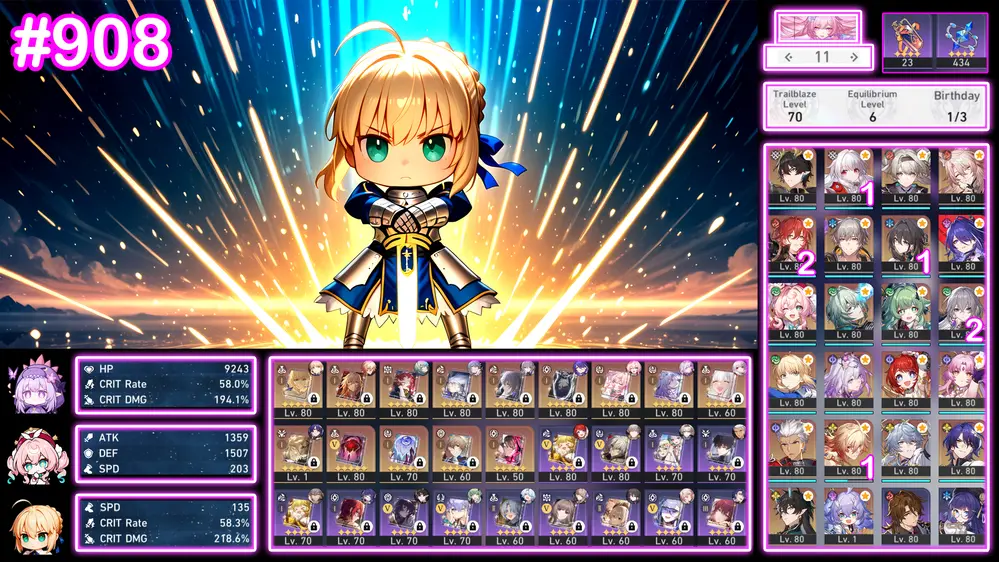The height and width of the screenshot is (562, 999).
Task: Select the blue-haired Lv. 1 character tile
Action: tap(849, 512)
